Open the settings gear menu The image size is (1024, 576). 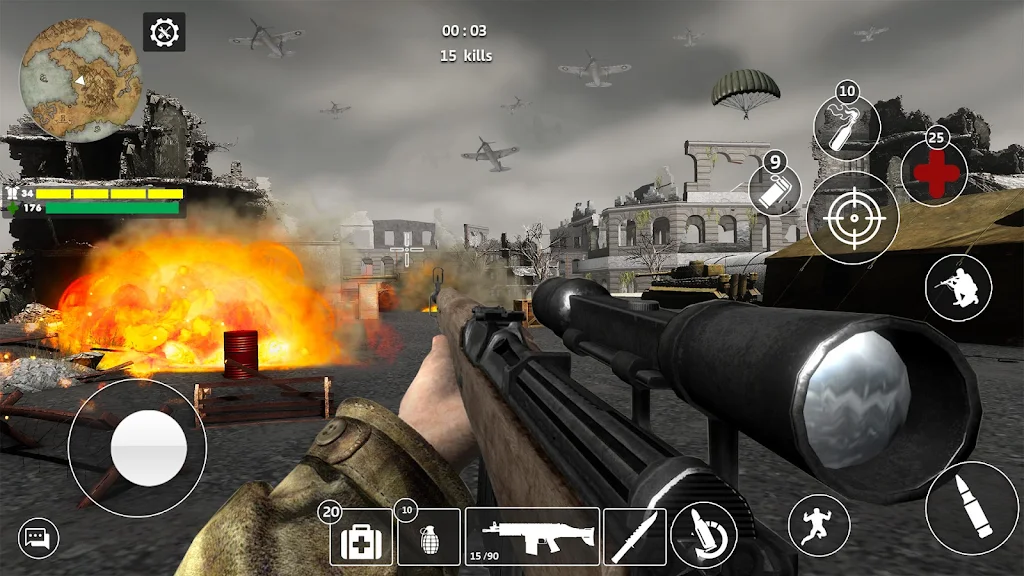tap(164, 33)
